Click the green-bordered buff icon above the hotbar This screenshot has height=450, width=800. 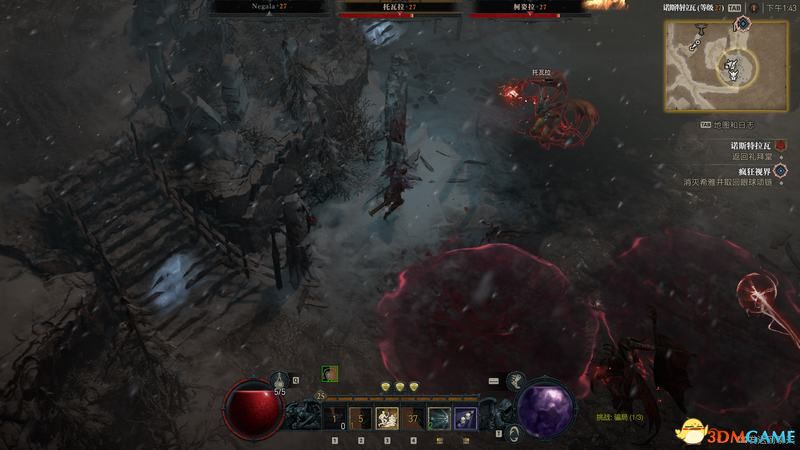pos(329,374)
